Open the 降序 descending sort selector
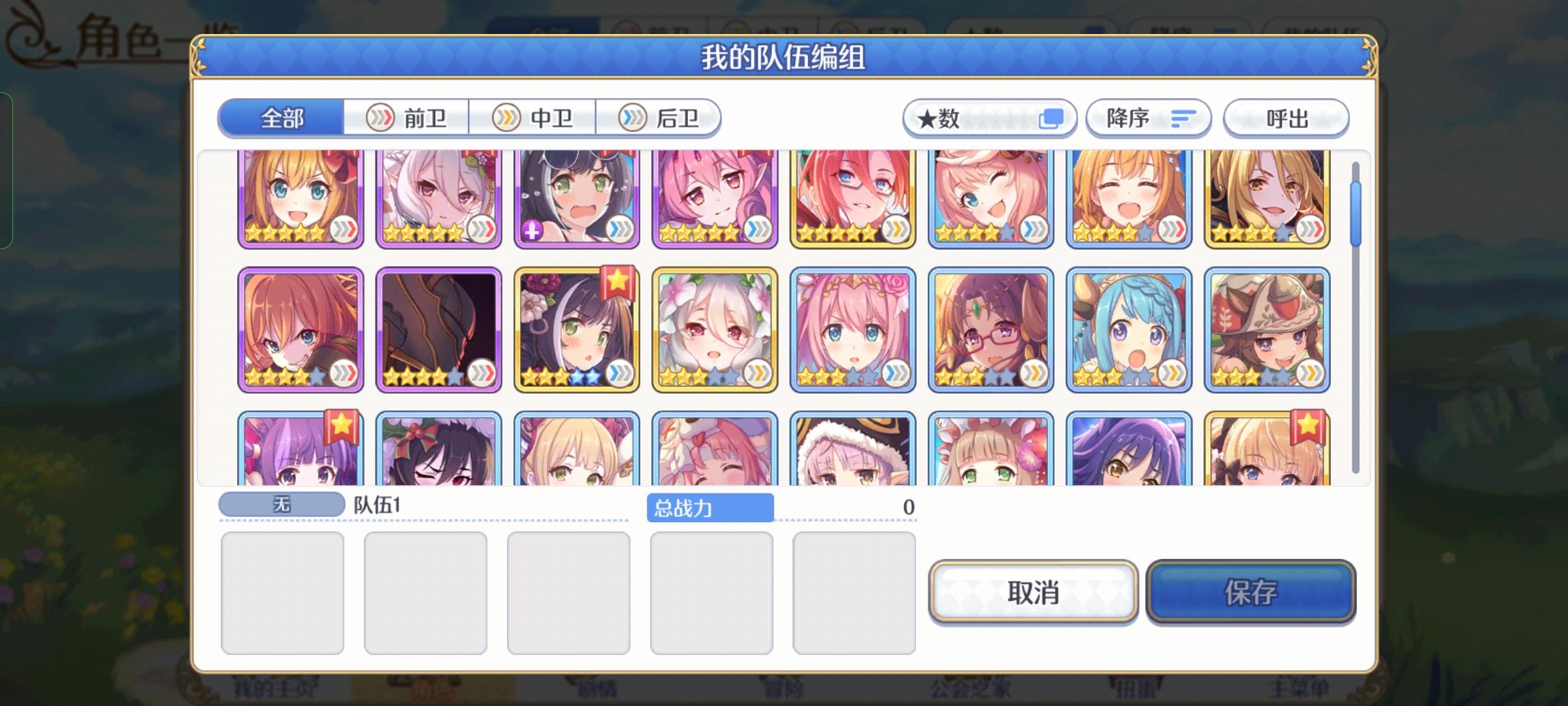This screenshot has height=706, width=1568. pos(1147,118)
